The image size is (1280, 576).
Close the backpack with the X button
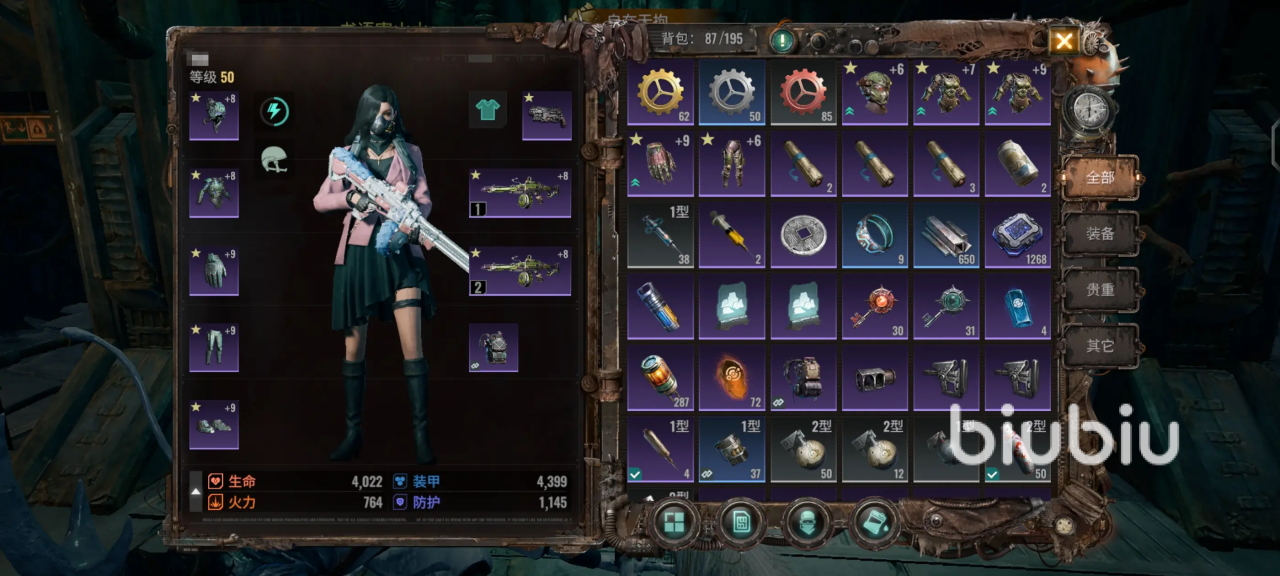pyautogui.click(x=1063, y=41)
